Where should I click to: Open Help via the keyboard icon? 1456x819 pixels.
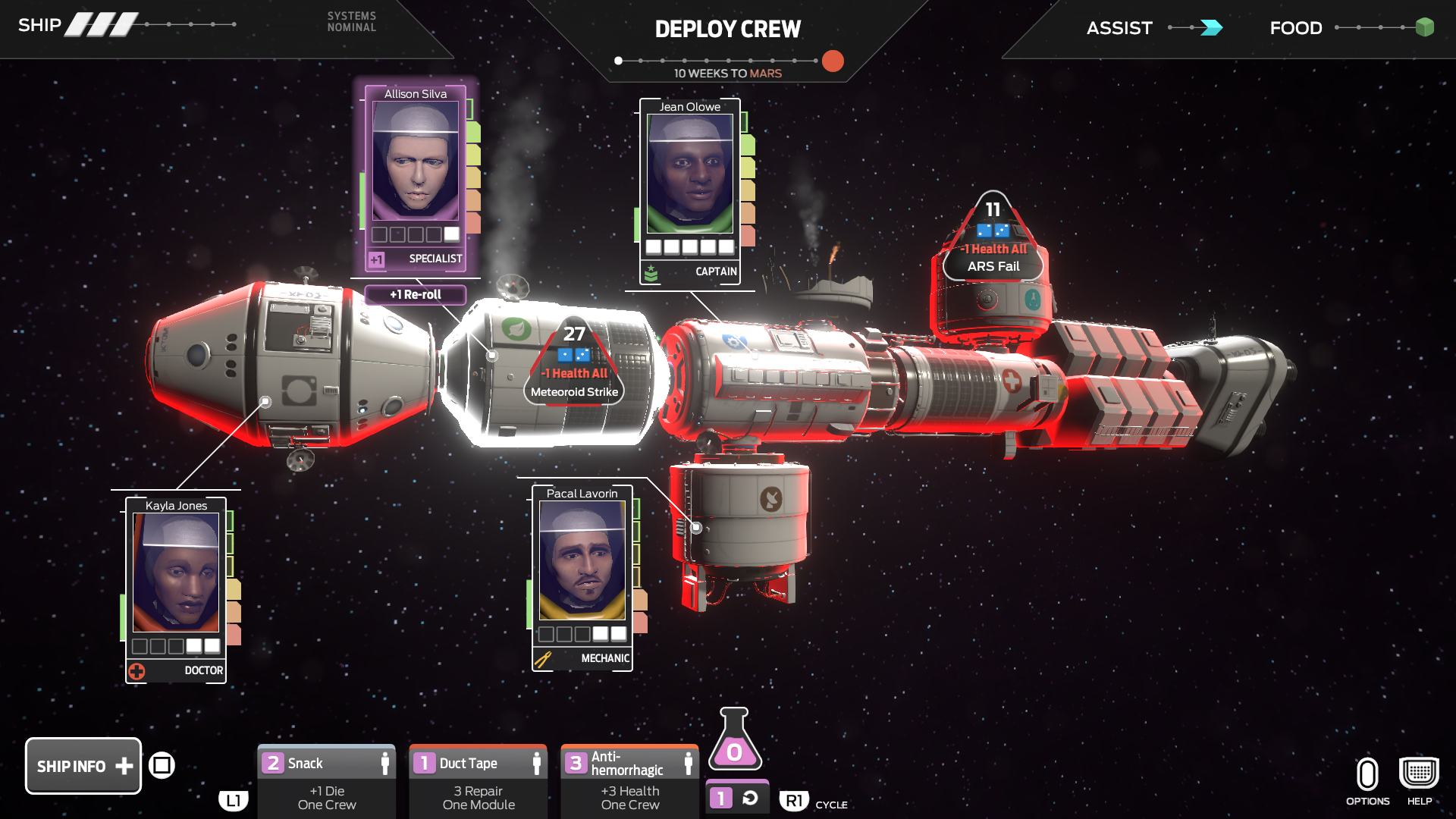(x=1418, y=771)
